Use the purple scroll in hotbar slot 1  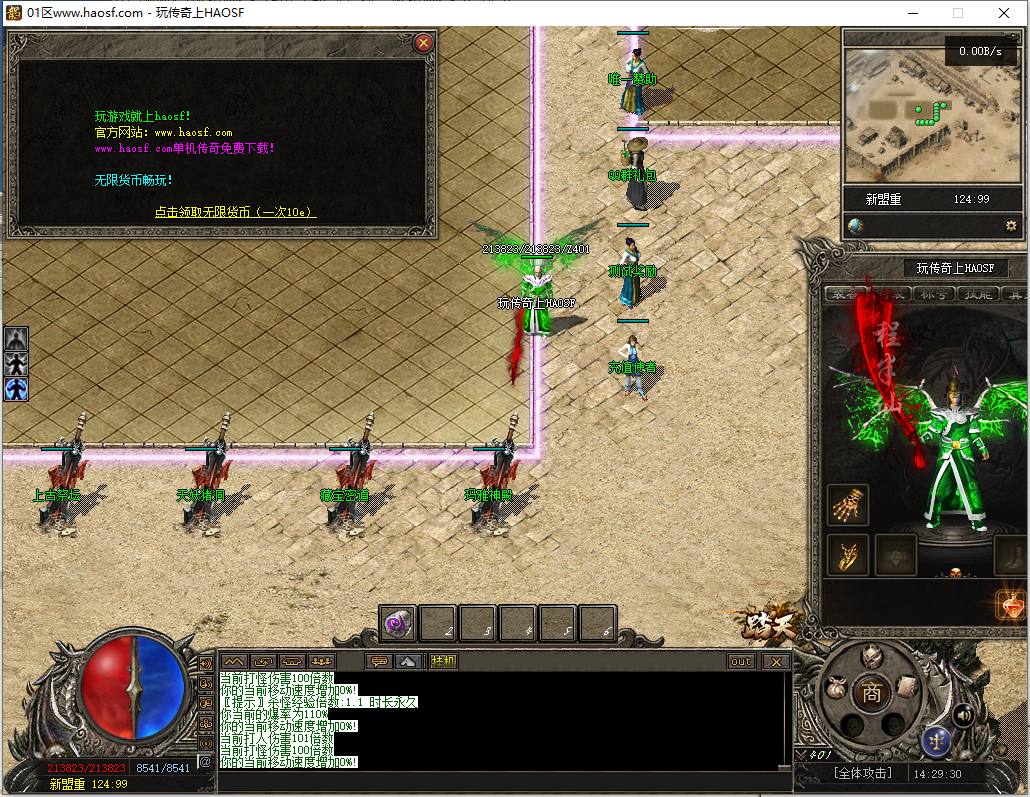398,625
